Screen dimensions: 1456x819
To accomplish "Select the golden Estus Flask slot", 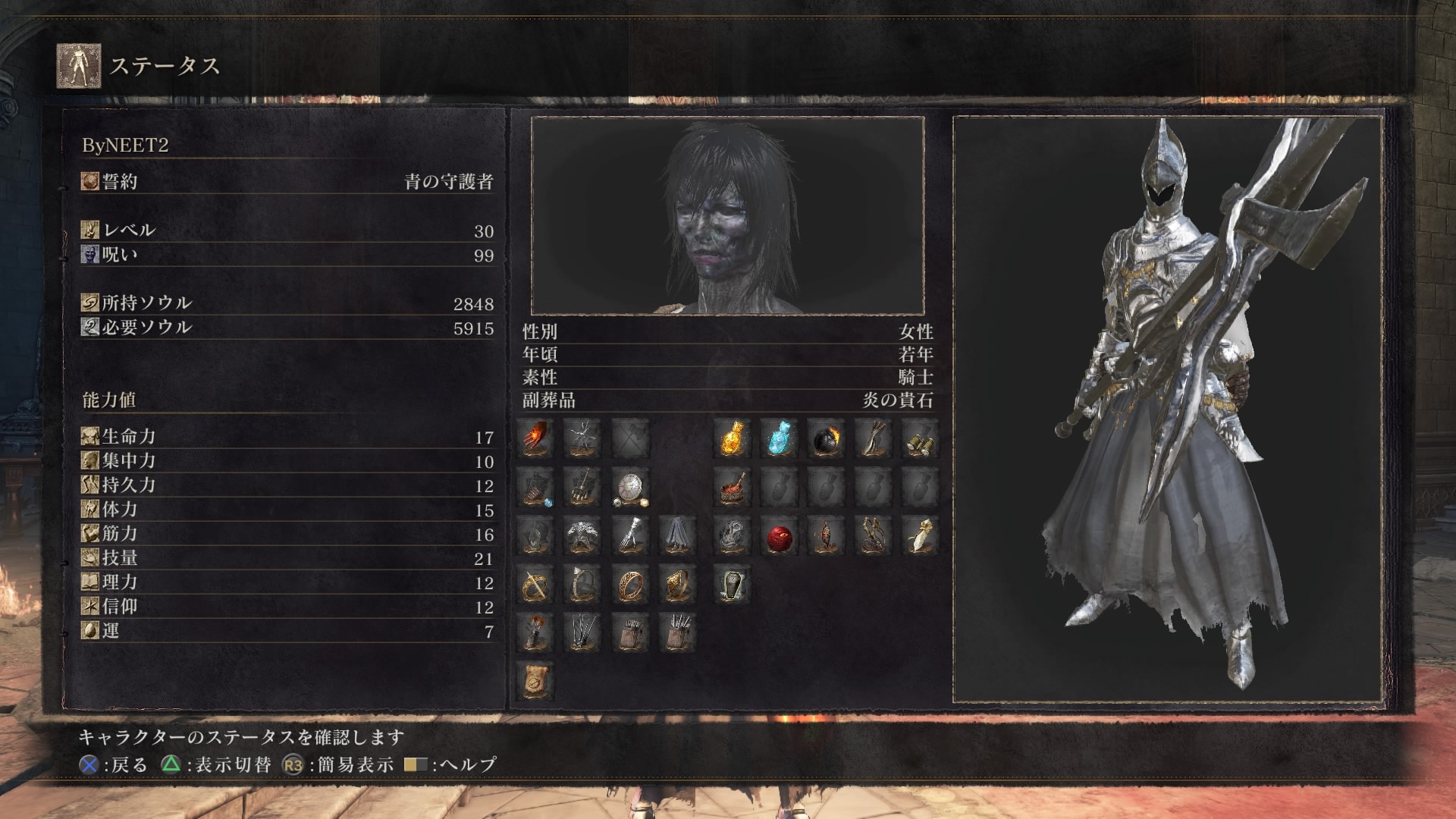I will [x=732, y=438].
